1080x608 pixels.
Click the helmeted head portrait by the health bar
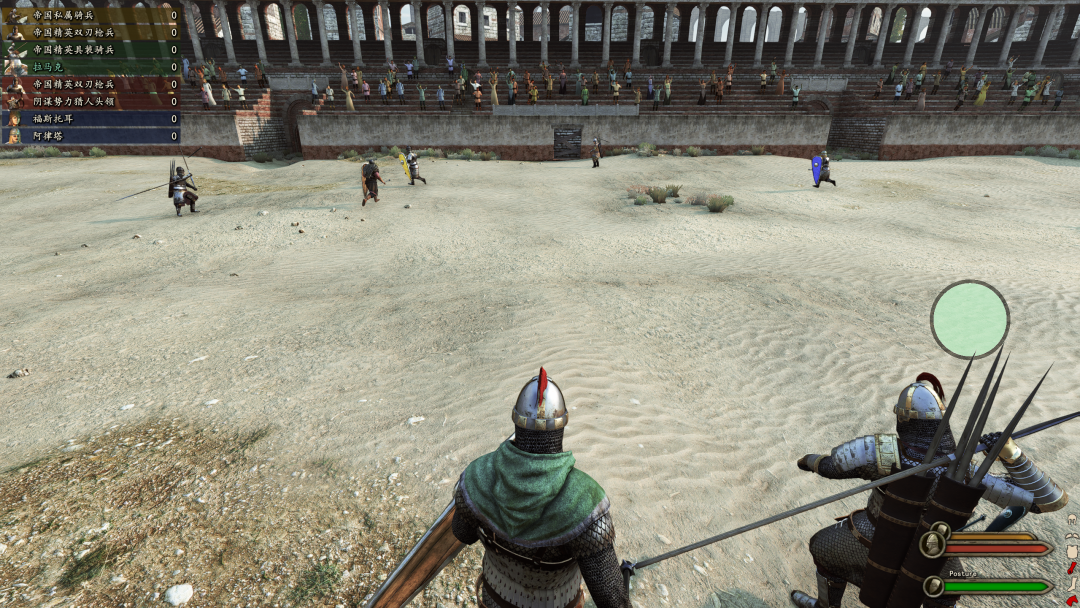click(933, 544)
